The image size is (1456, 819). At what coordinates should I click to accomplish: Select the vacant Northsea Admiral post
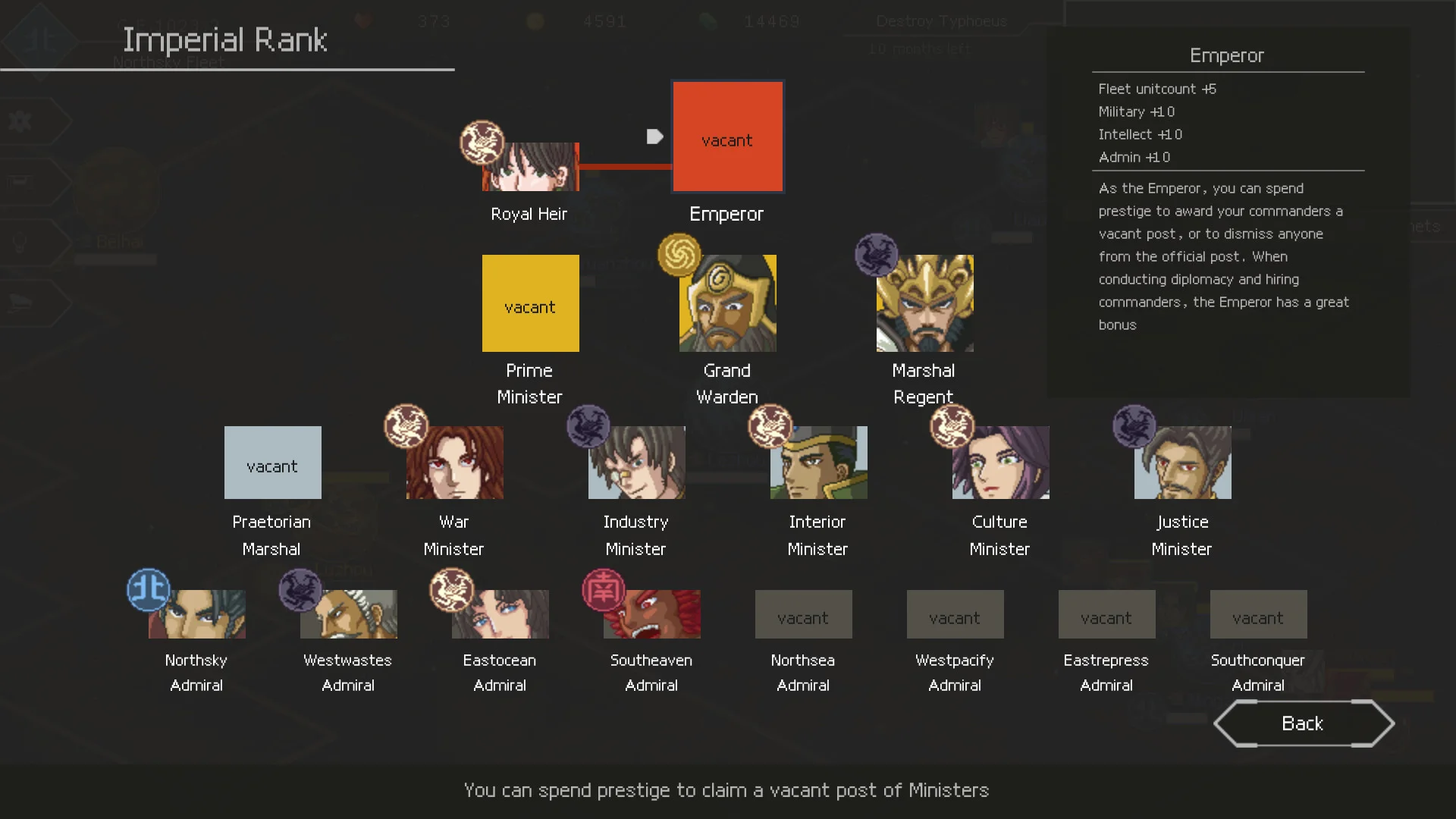pos(803,614)
